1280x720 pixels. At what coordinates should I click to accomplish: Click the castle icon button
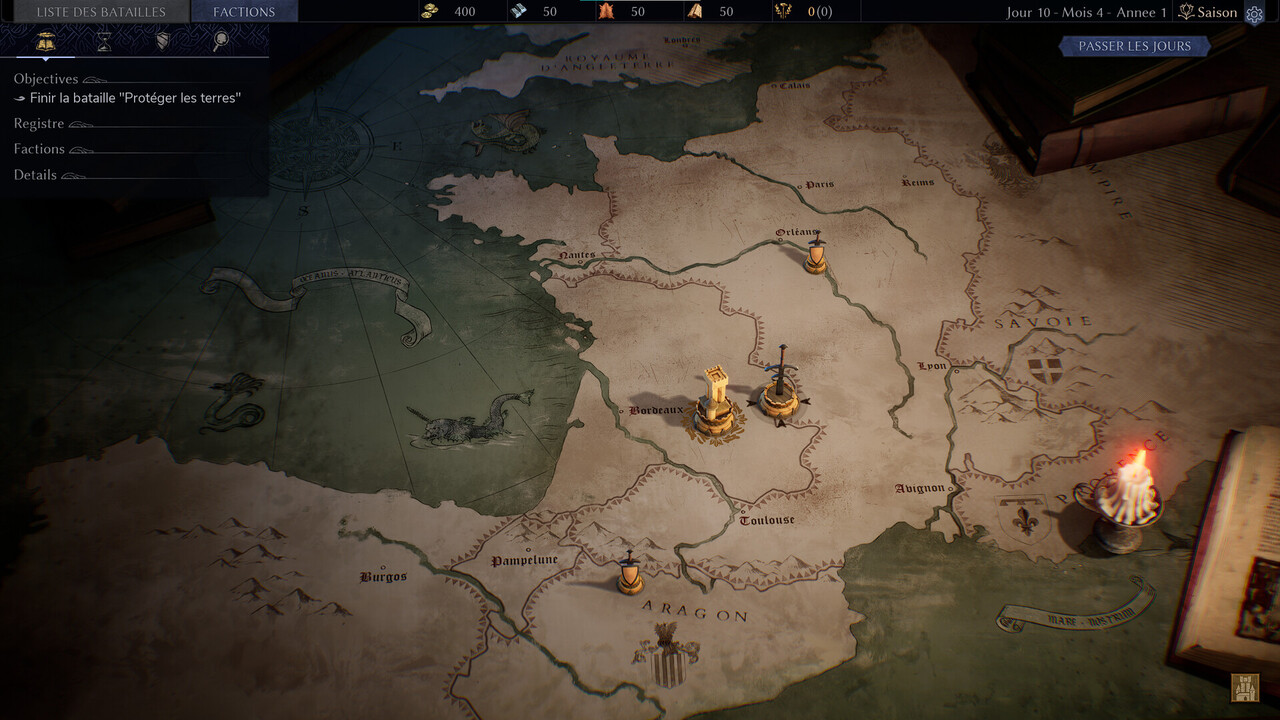tap(1245, 688)
